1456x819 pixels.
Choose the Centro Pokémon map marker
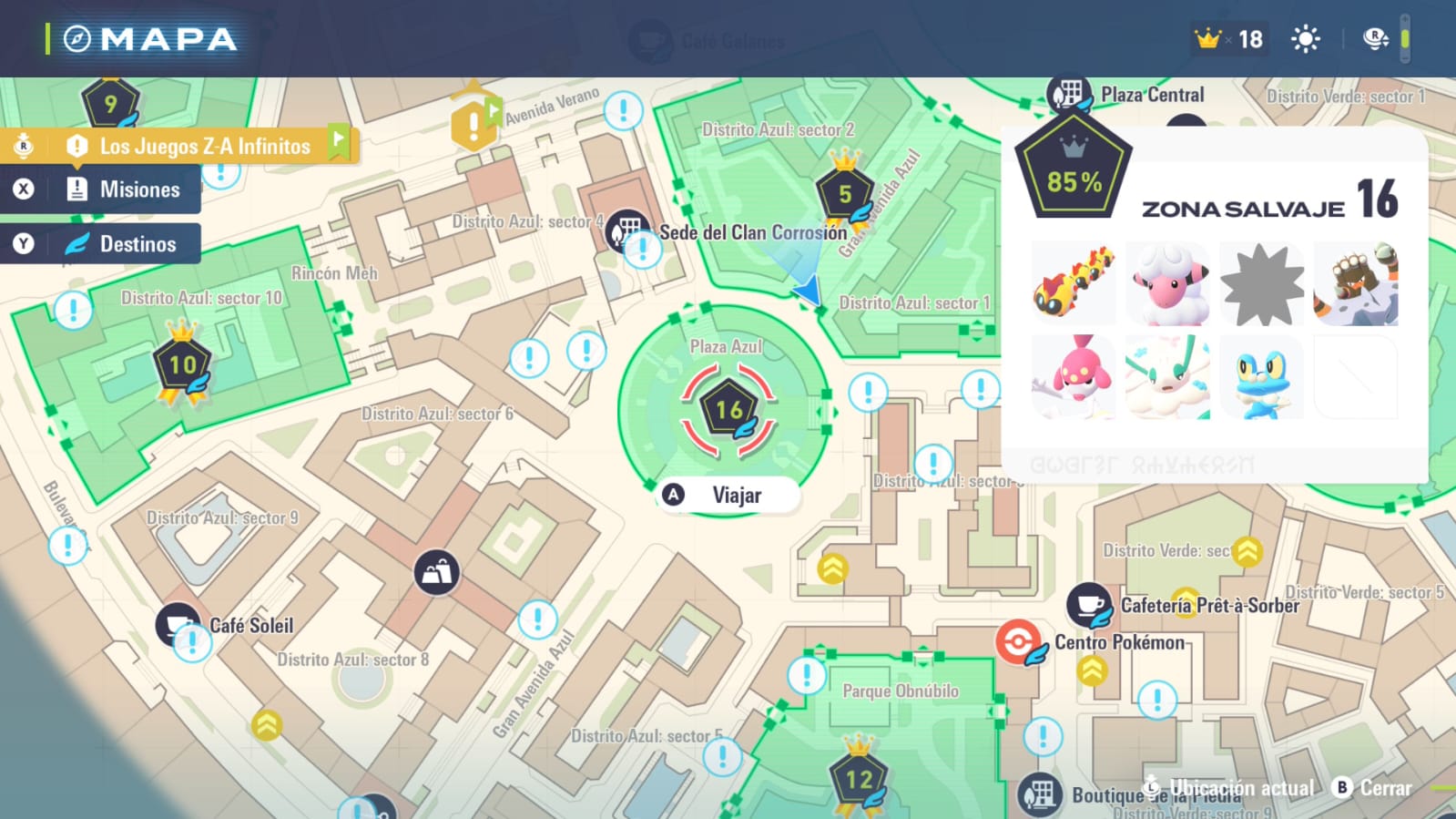[x=1018, y=641]
